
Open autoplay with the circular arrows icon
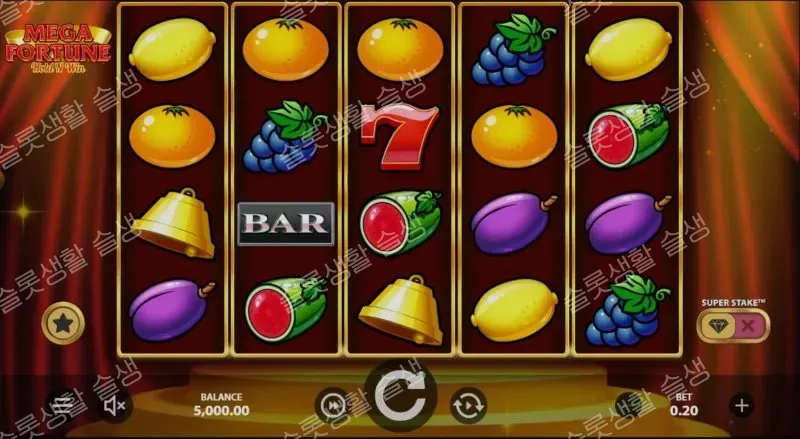tap(468, 405)
